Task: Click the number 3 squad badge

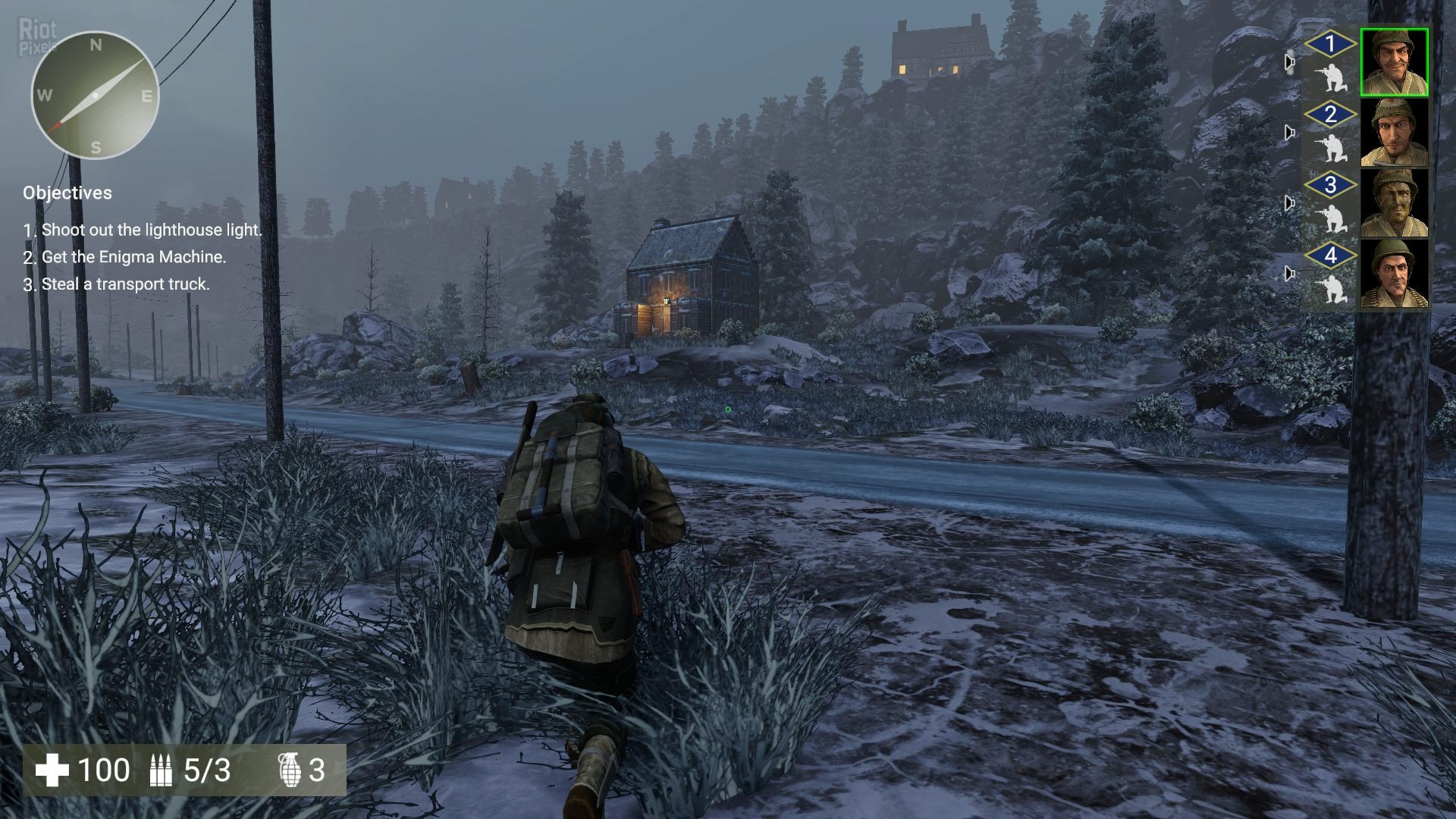Action: (x=1331, y=185)
